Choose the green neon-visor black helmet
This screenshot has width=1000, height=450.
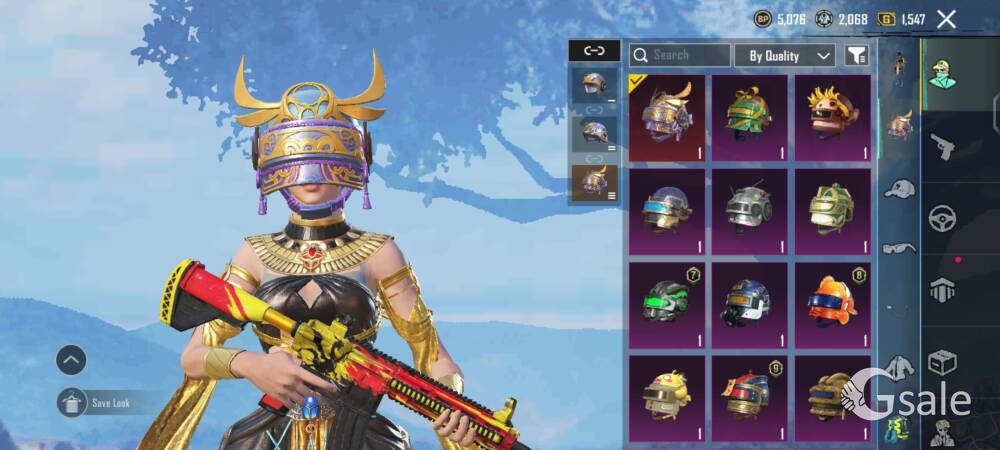click(667, 305)
